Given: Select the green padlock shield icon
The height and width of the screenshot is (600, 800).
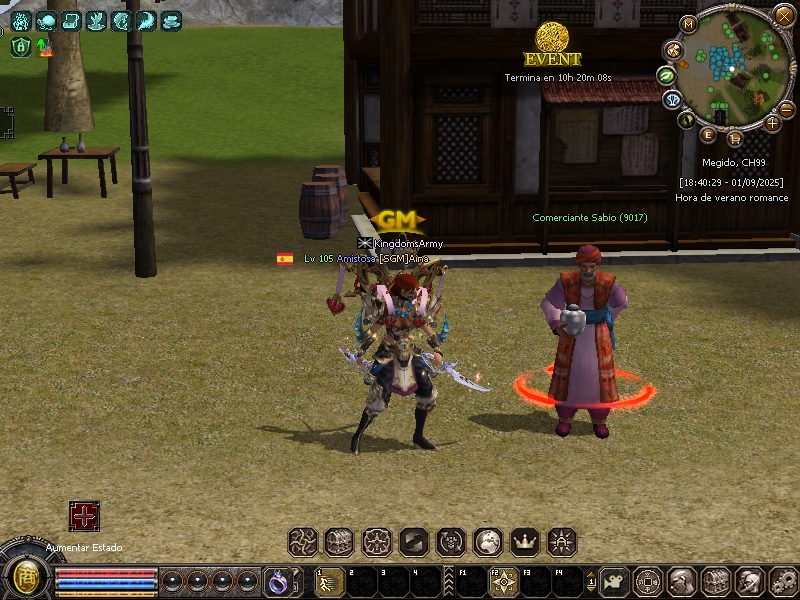Looking at the screenshot, I should [x=21, y=46].
